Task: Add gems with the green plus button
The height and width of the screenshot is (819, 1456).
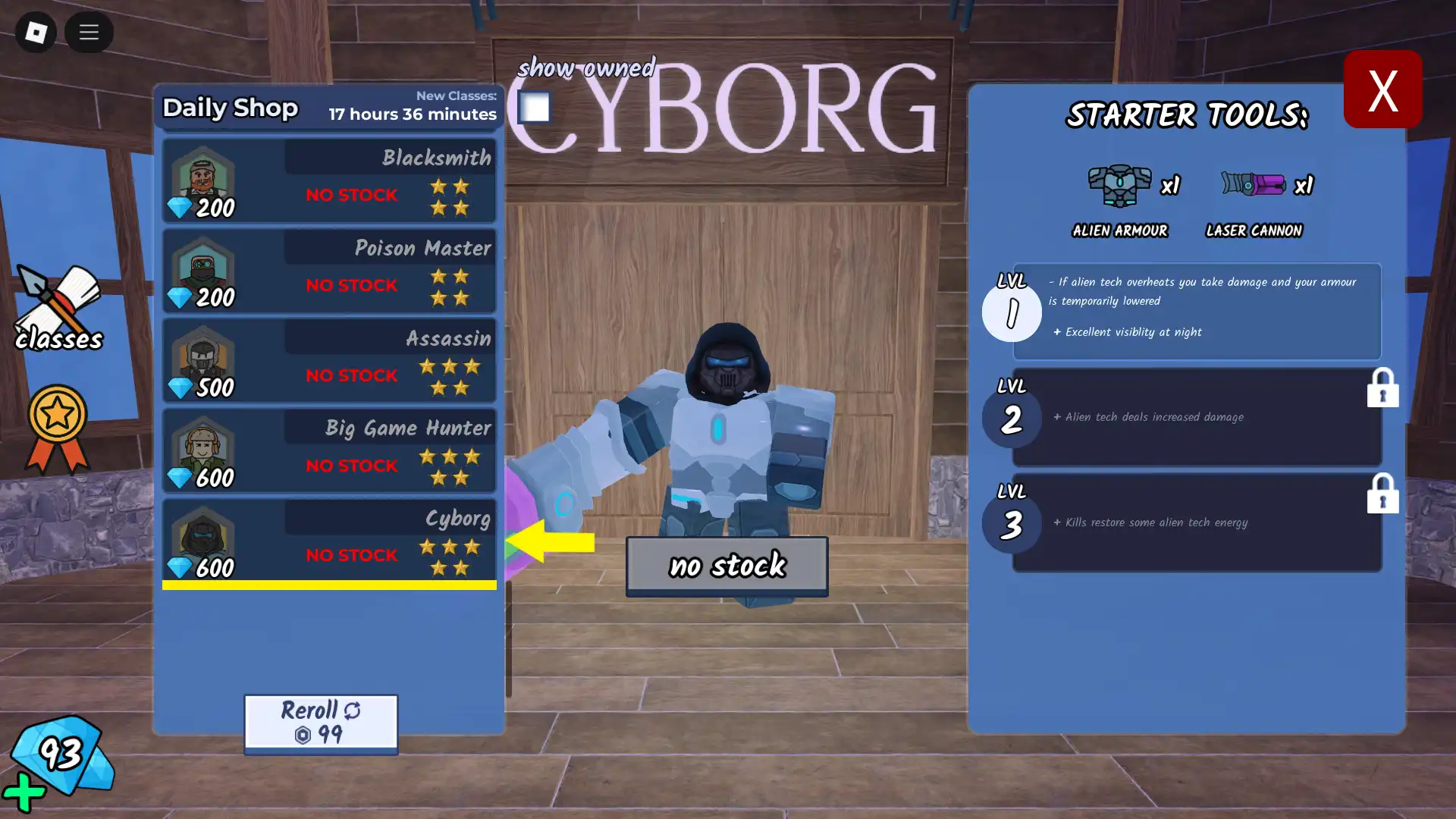Action: coord(25,792)
